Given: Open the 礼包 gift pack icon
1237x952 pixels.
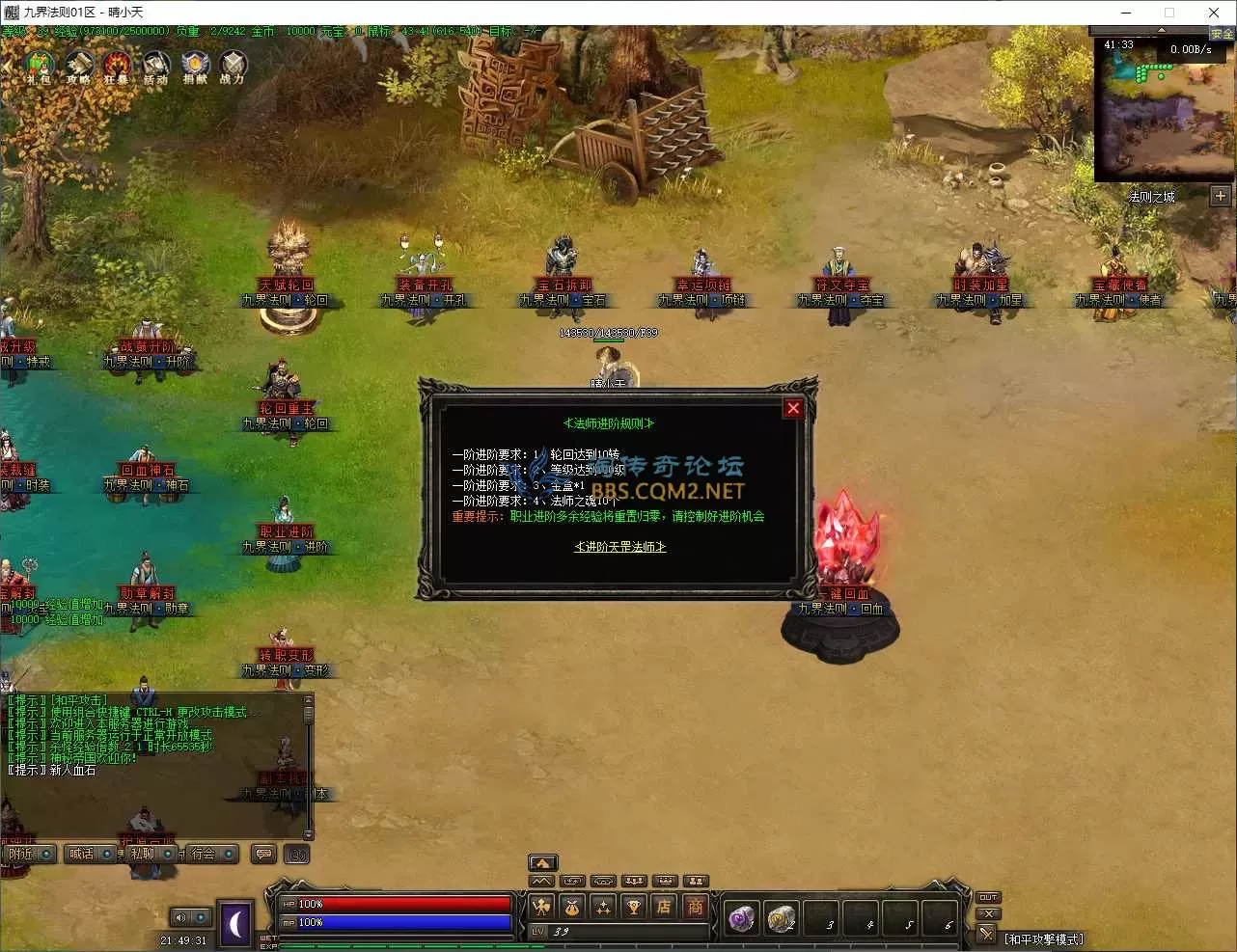Looking at the screenshot, I should click(39, 67).
